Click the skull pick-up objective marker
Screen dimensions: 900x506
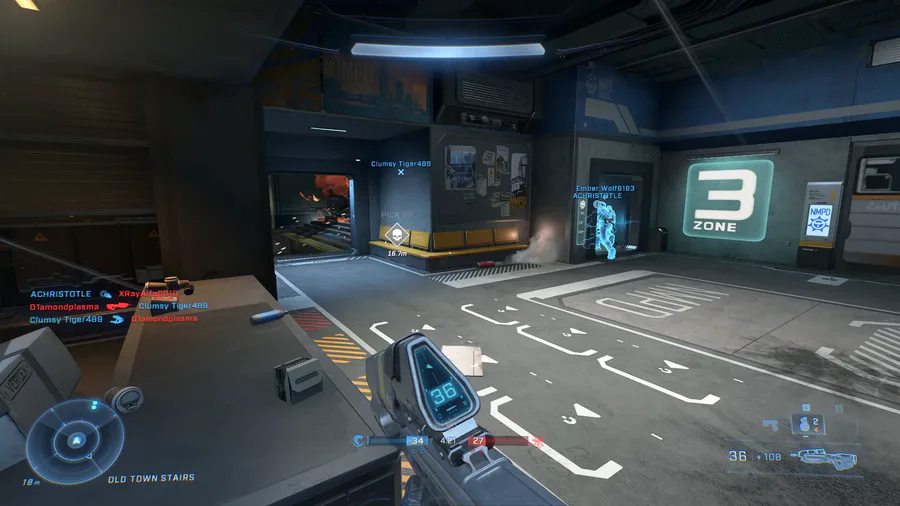pos(397,236)
